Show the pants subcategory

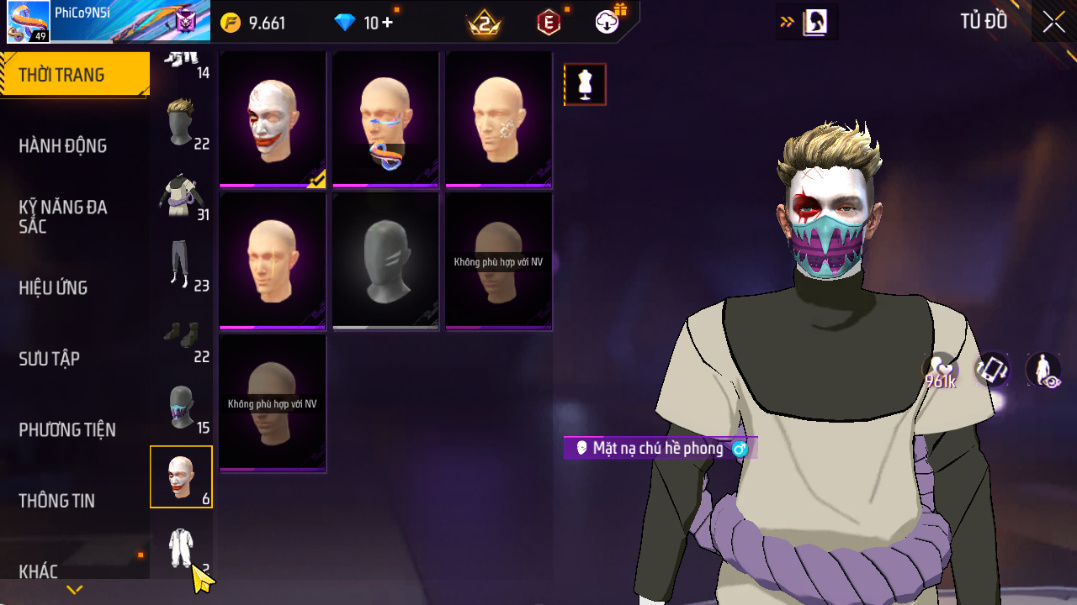click(181, 266)
